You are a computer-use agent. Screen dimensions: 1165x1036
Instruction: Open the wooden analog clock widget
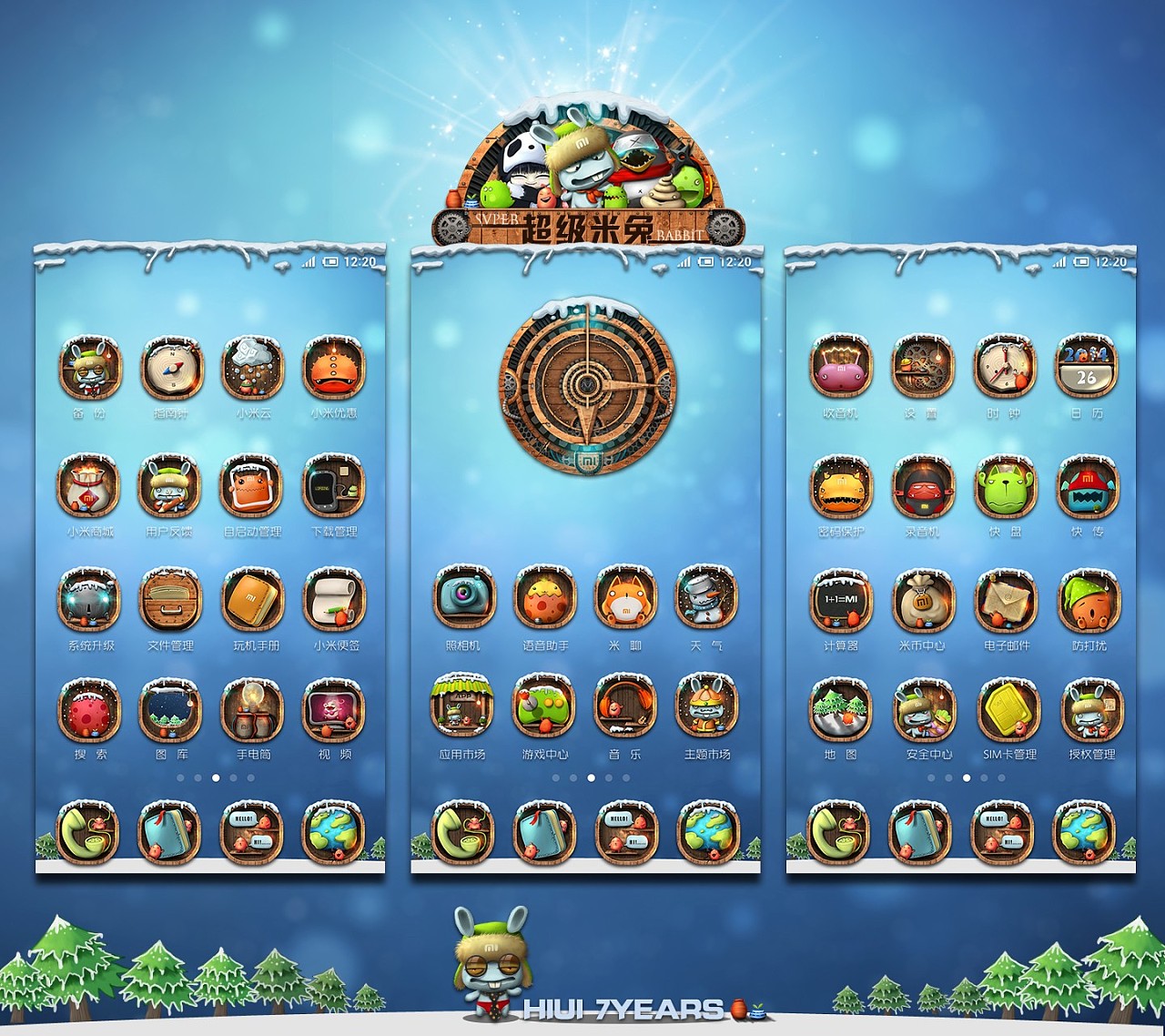[587, 381]
